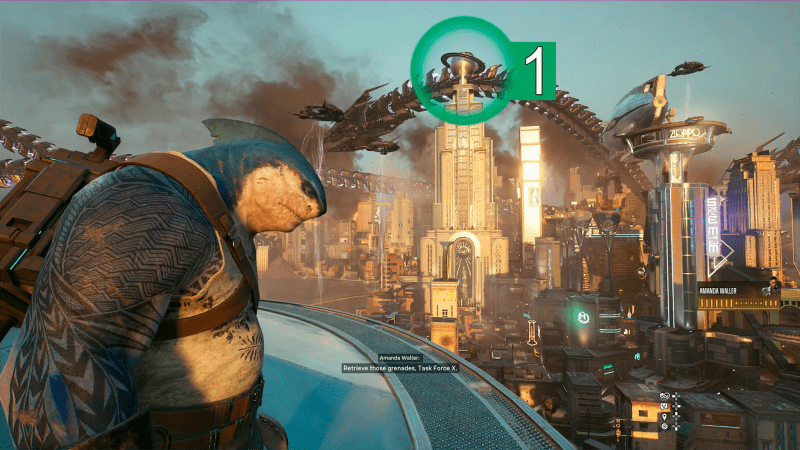Click the green number 1 guide marker
This screenshot has width=800, height=450.
coord(533,71)
